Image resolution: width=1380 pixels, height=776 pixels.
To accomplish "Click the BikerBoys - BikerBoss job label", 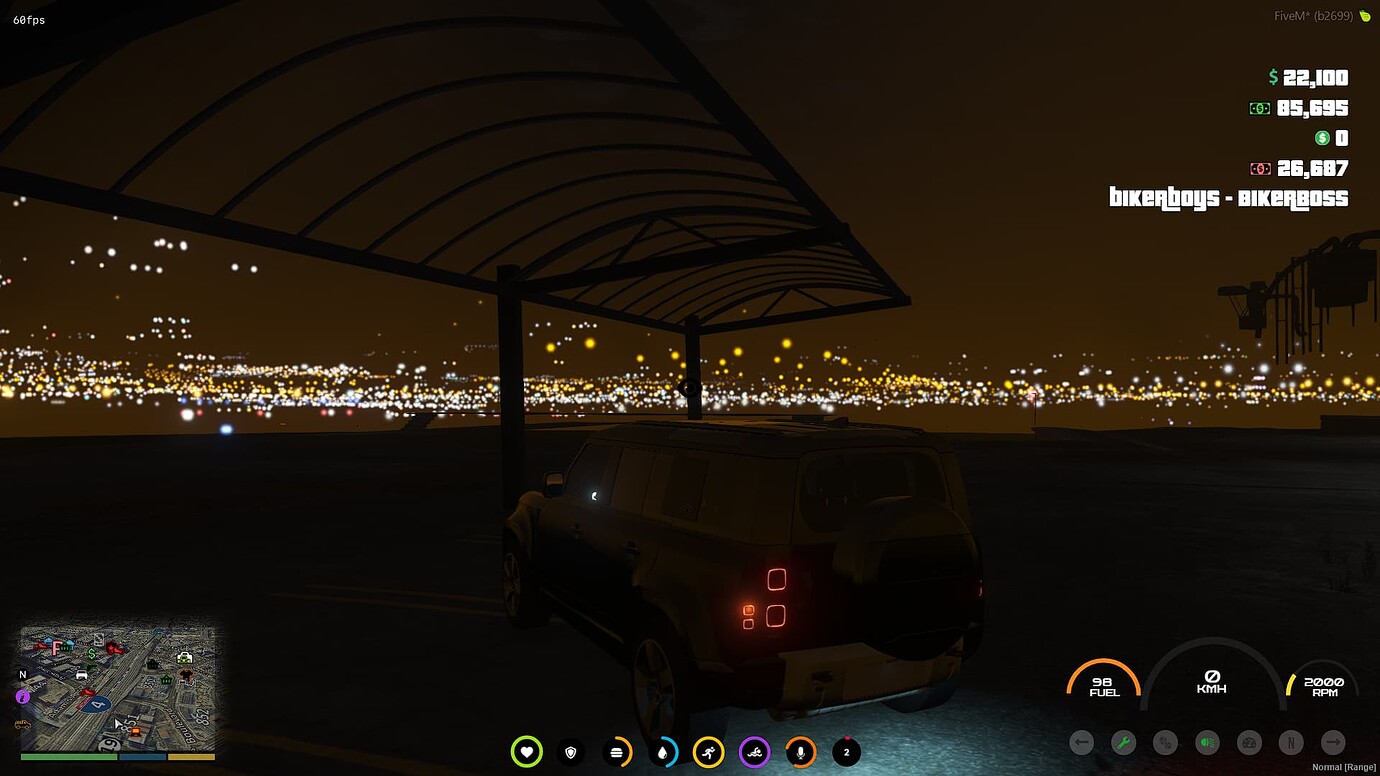I will pos(1228,199).
